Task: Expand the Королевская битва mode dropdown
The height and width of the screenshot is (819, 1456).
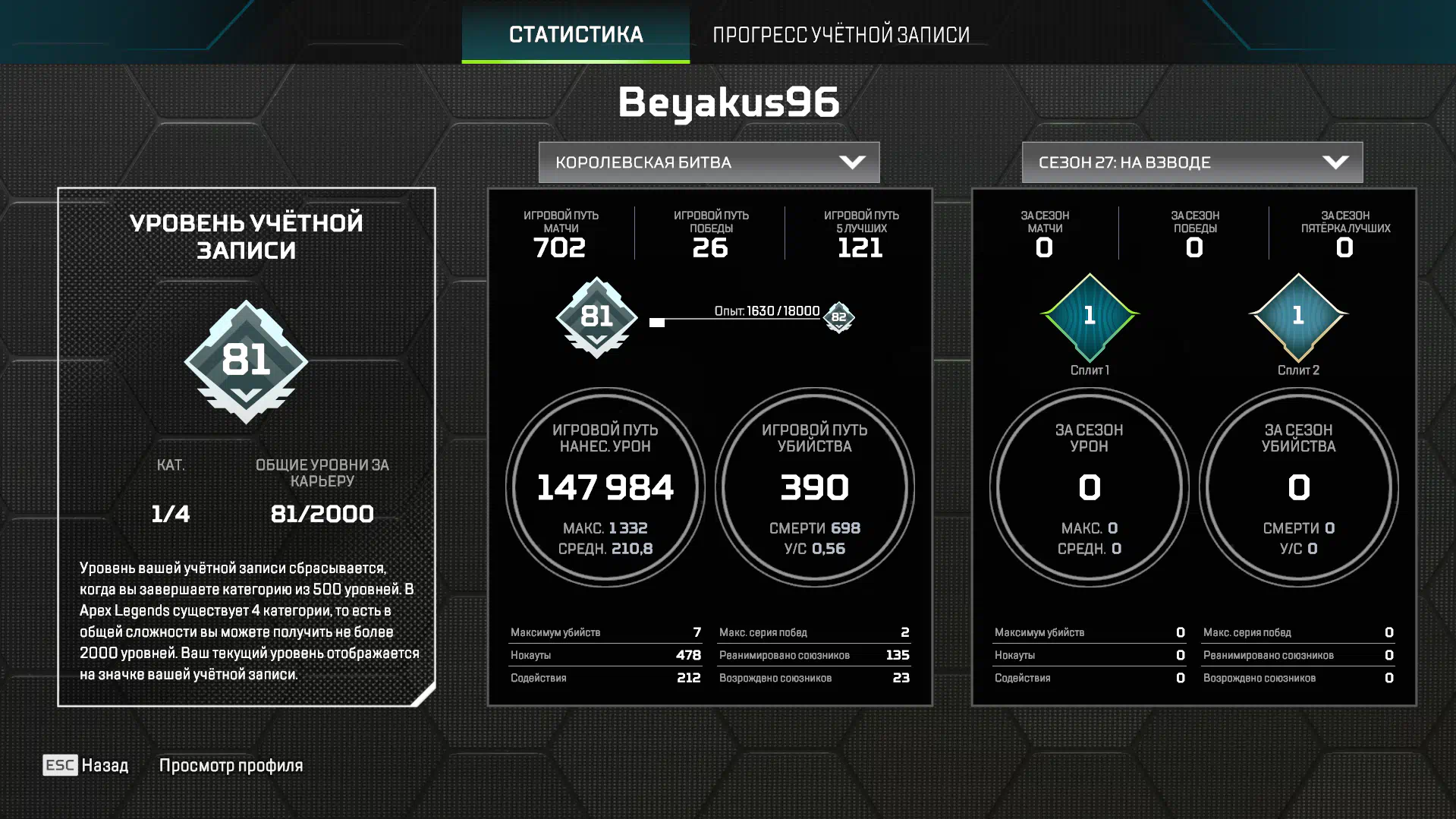Action: (709, 162)
